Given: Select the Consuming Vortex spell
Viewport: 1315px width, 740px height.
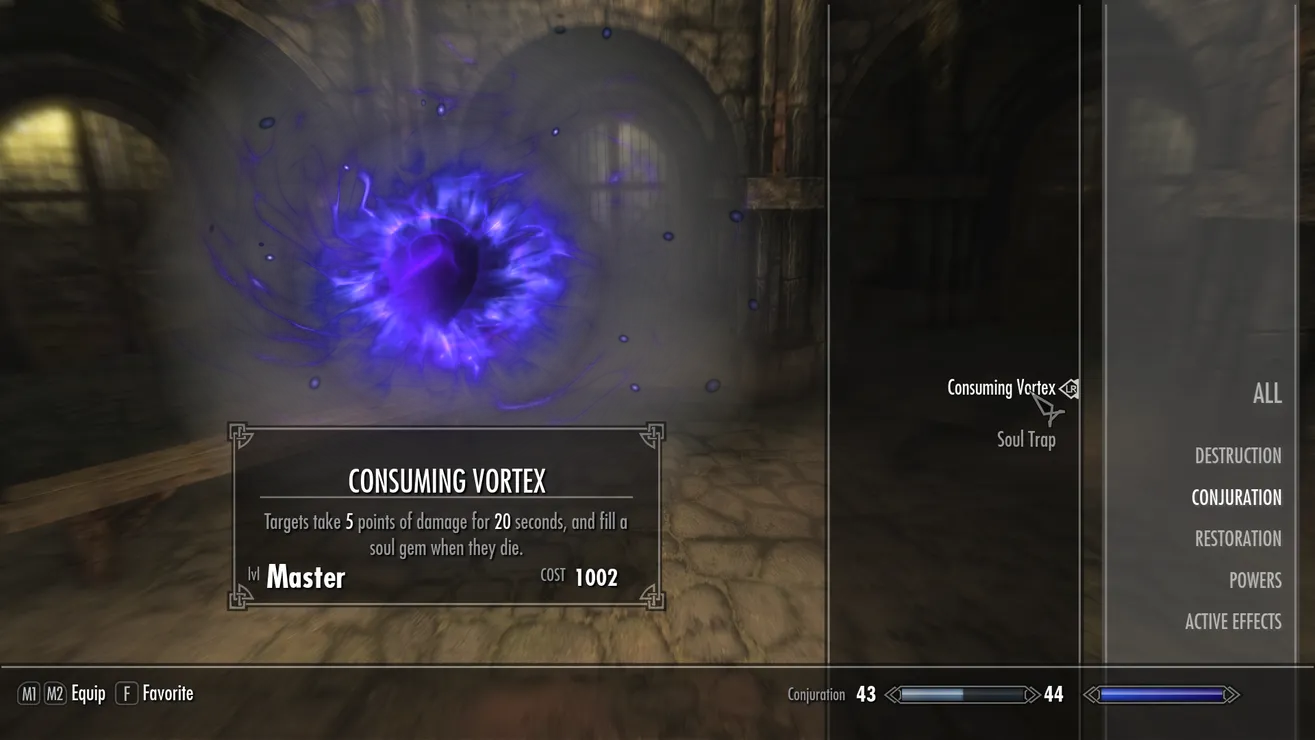Looking at the screenshot, I should click(1000, 388).
